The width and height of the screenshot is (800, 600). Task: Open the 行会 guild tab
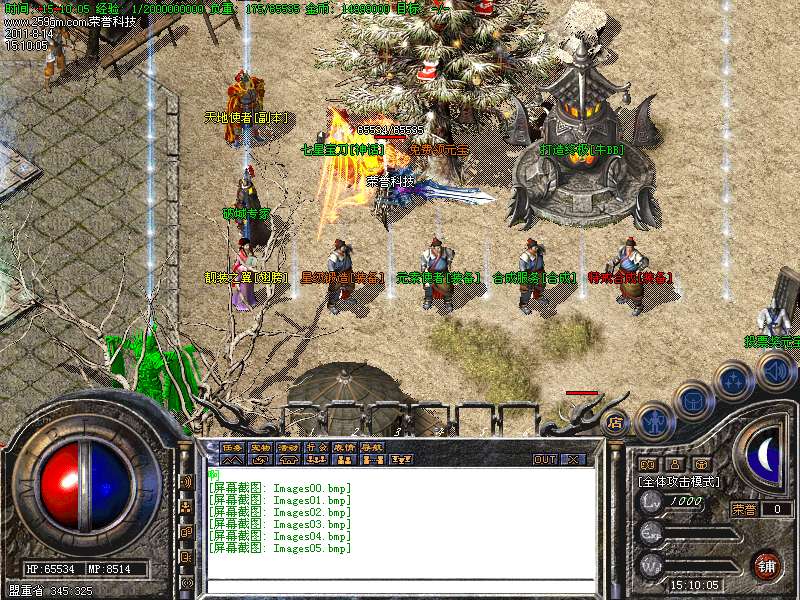click(316, 447)
